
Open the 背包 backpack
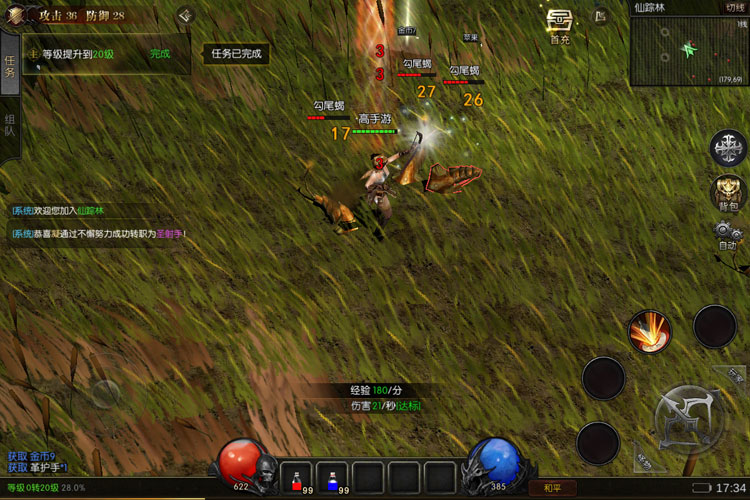click(727, 191)
